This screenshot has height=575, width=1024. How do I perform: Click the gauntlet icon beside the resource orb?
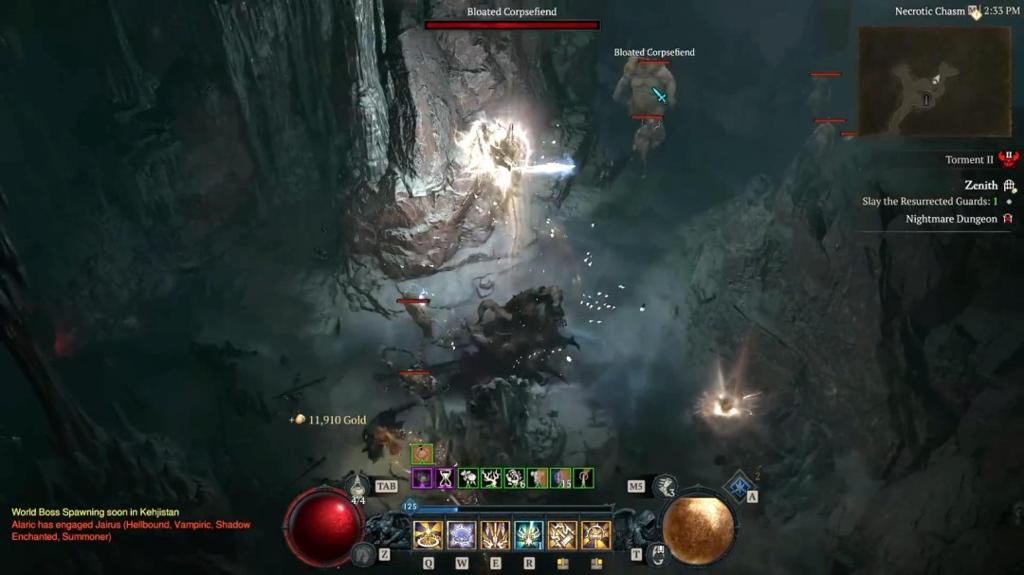656,553
